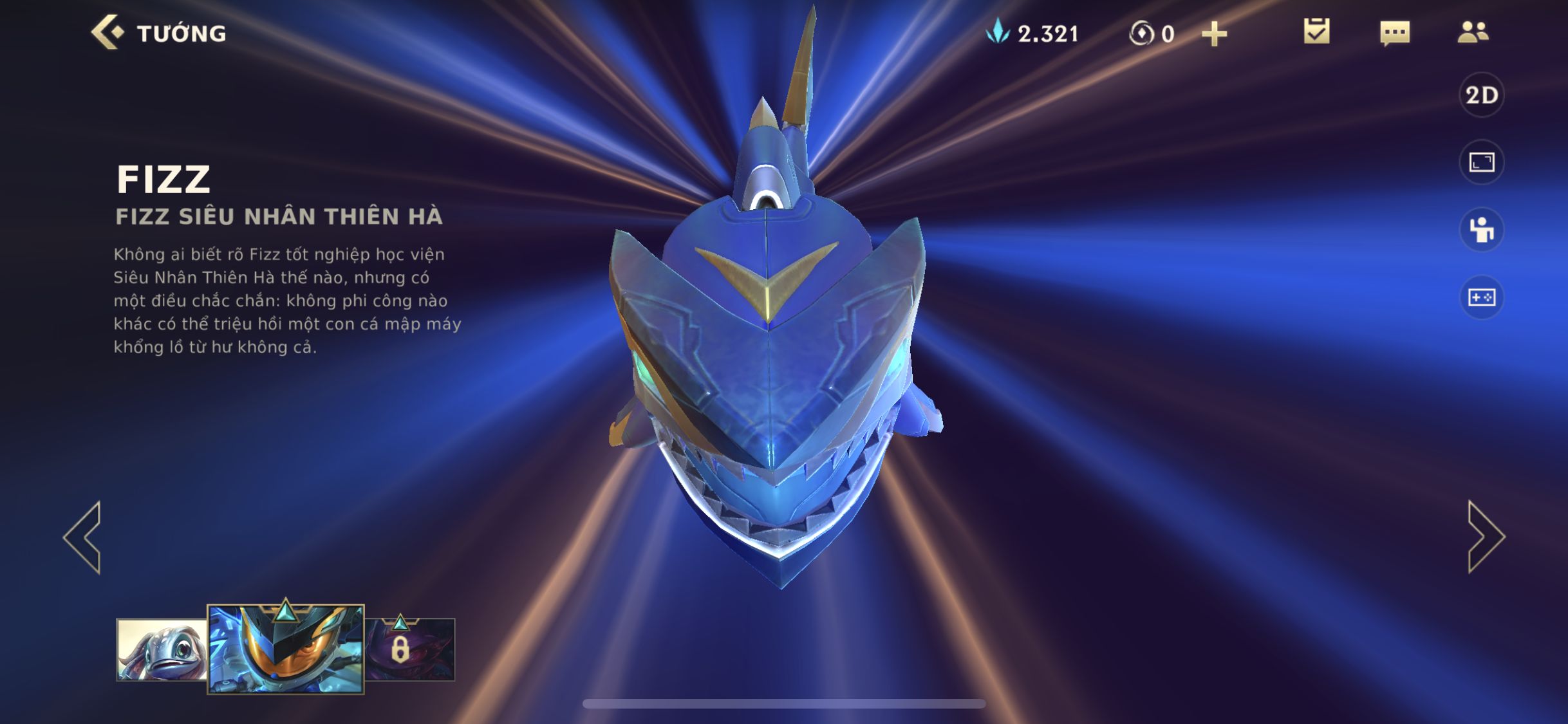Open the chat speech bubble
The height and width of the screenshot is (724, 1568).
[1395, 33]
